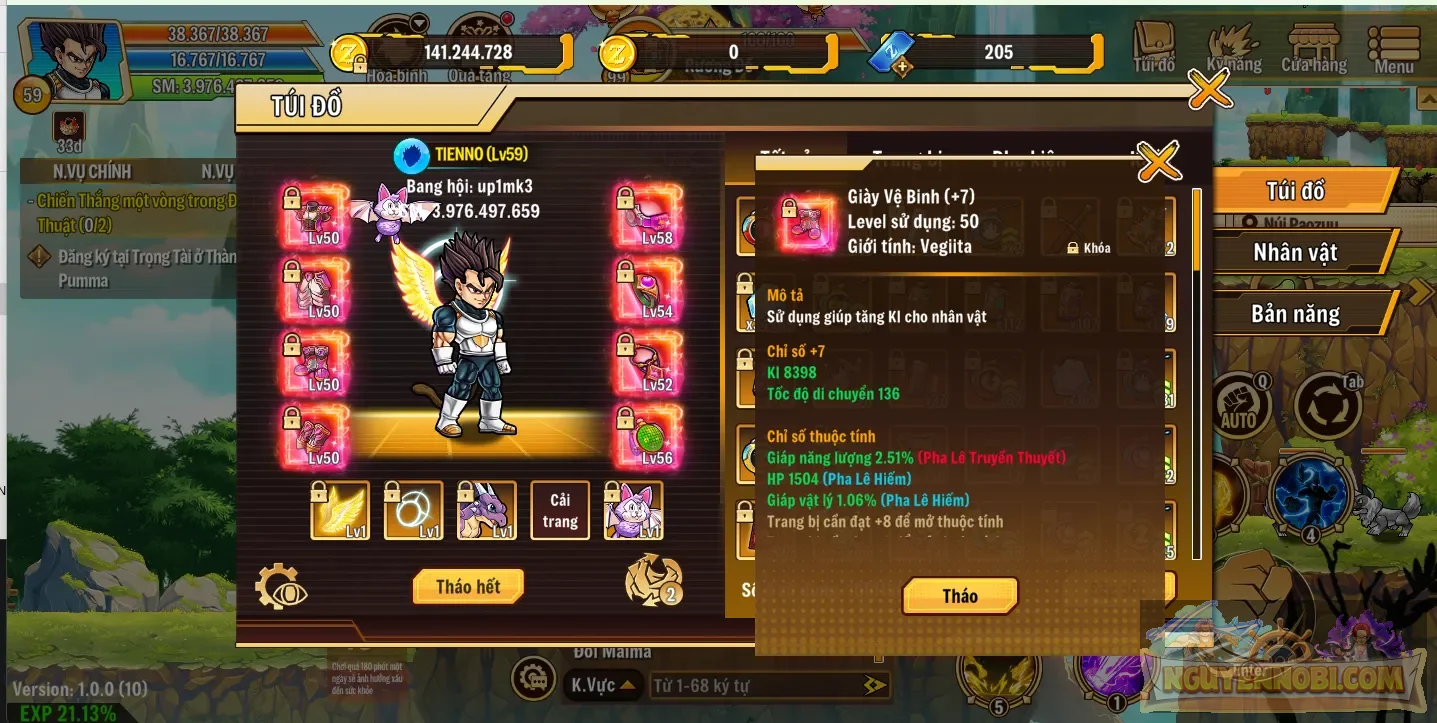
Task: Select the bat pet Lv1 icon
Action: (x=632, y=510)
